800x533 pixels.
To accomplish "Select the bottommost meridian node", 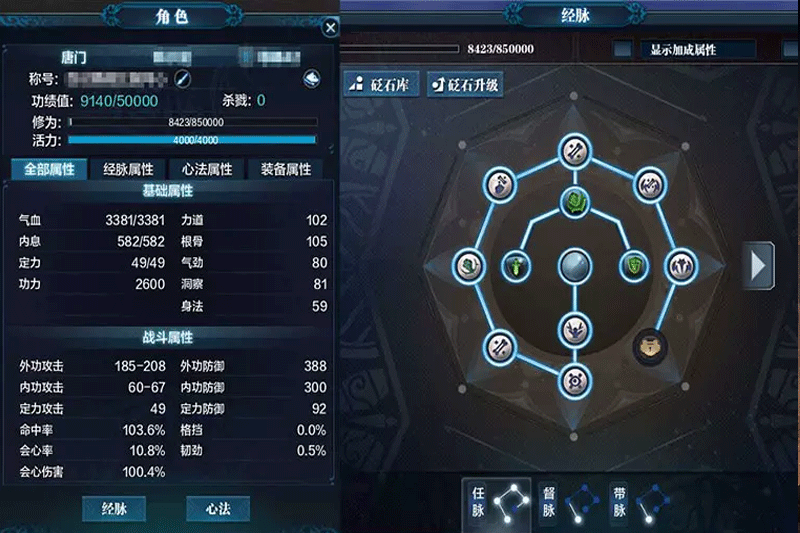I will click(574, 380).
